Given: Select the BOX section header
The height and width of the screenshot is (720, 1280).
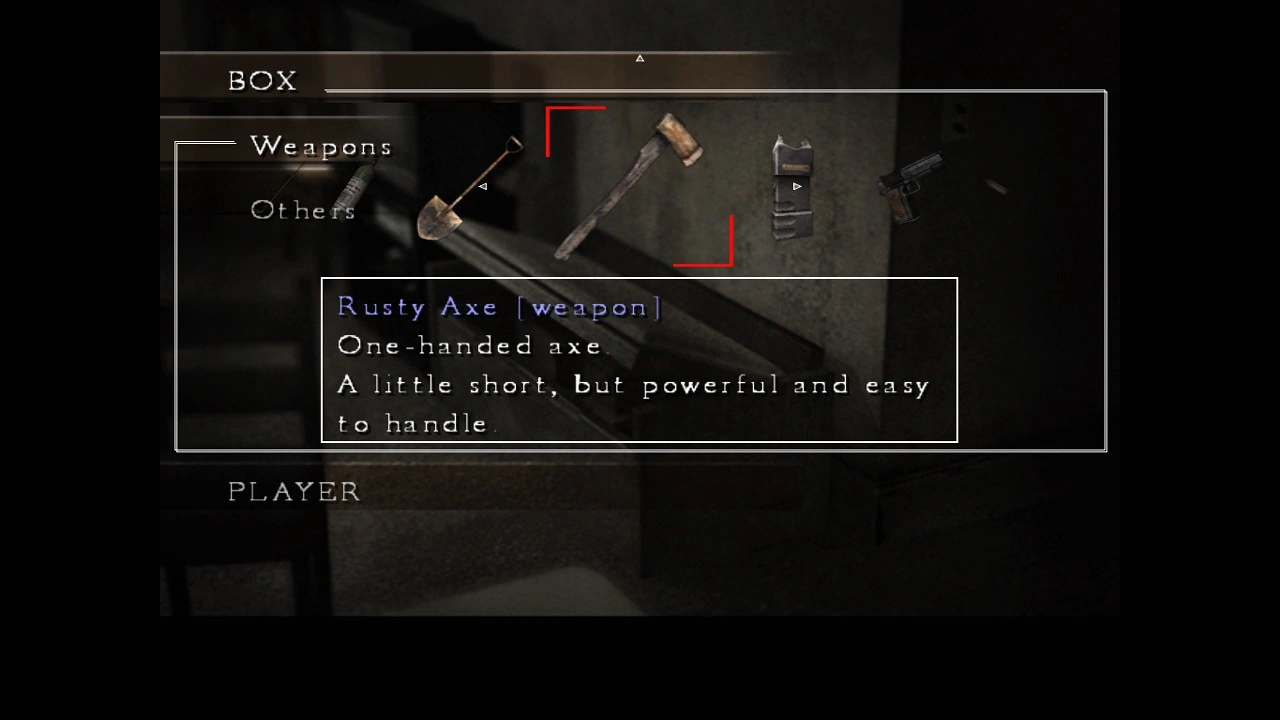Looking at the screenshot, I should coord(262,81).
